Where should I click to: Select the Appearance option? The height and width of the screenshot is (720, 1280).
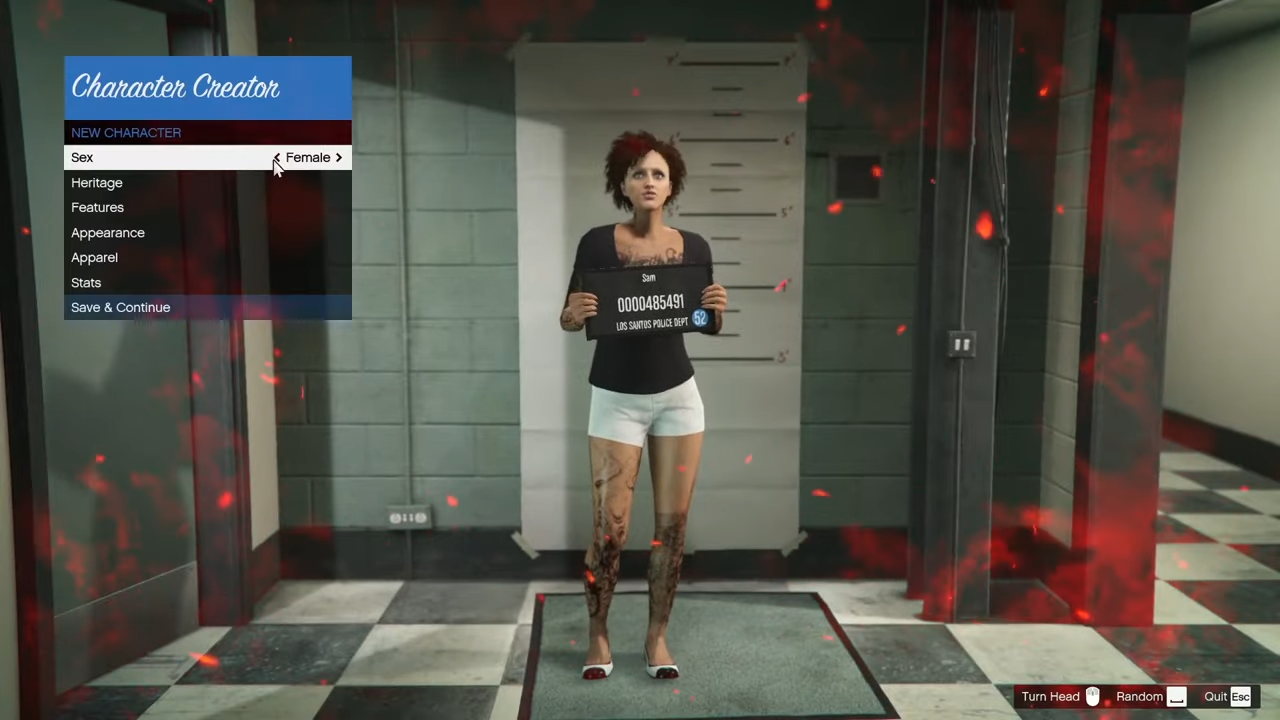tap(108, 232)
